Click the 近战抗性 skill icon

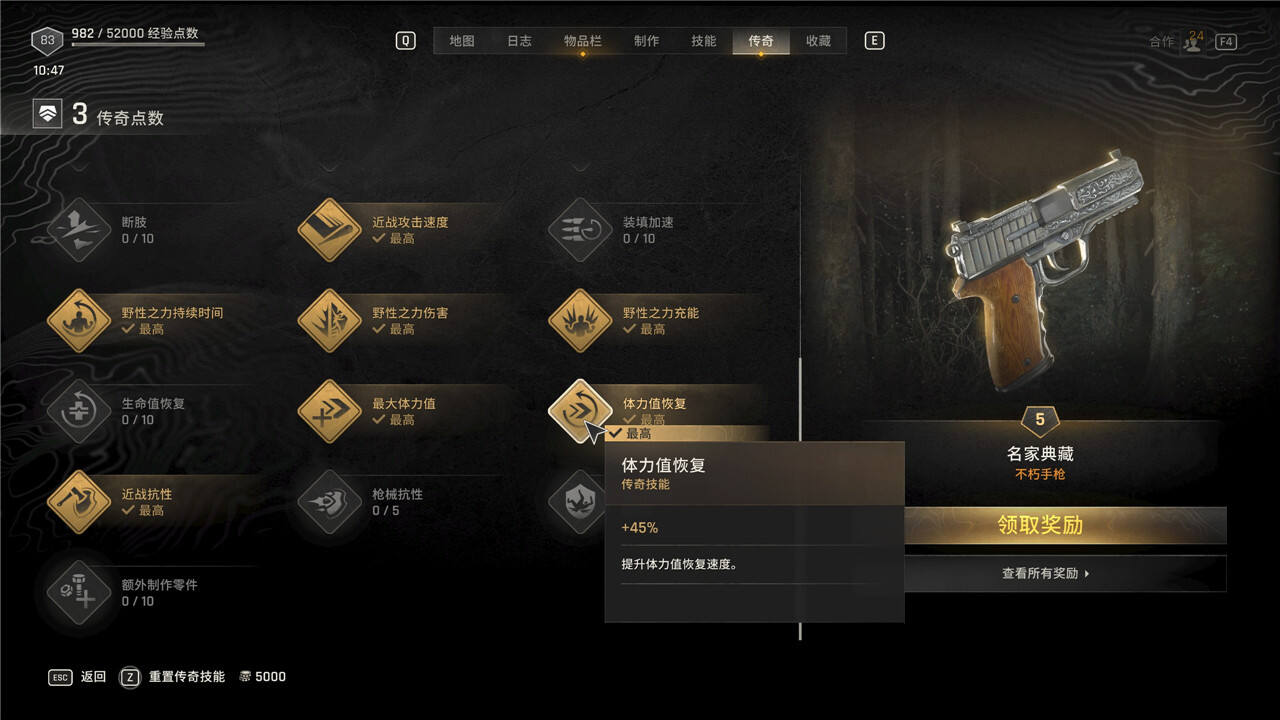coord(79,502)
